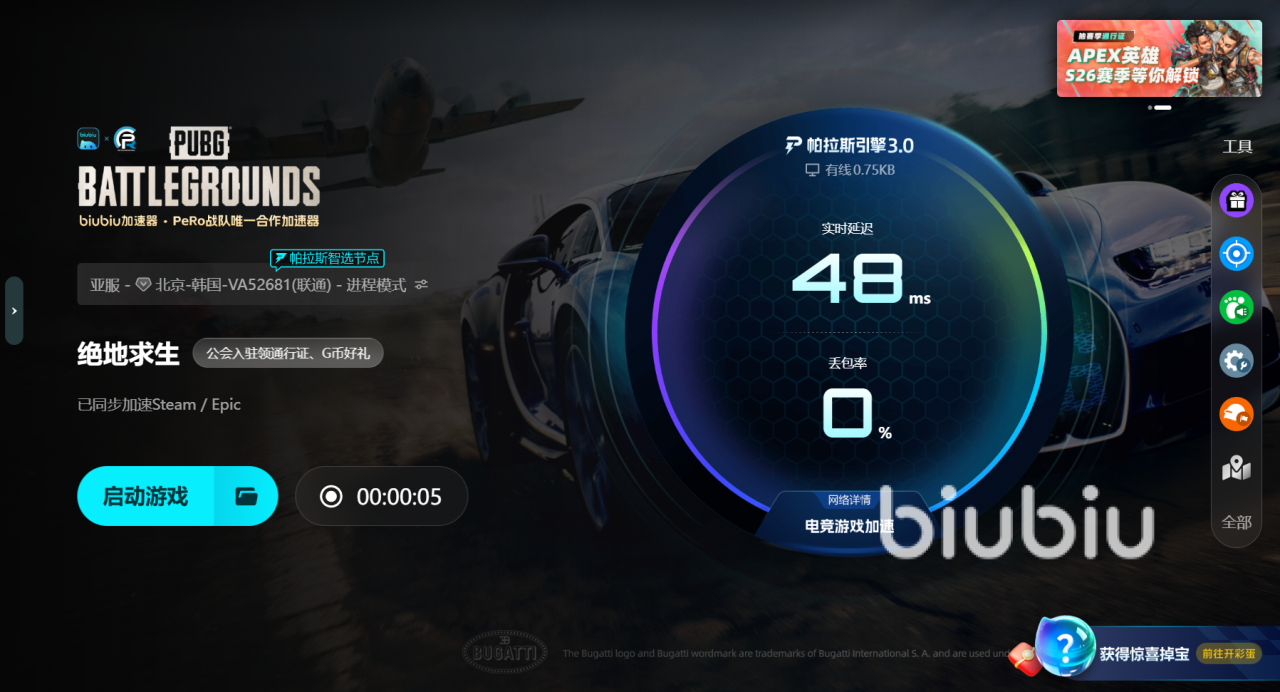This screenshot has width=1280, height=692.
Task: Click the 启动游戏 launch game button
Action: [146, 496]
